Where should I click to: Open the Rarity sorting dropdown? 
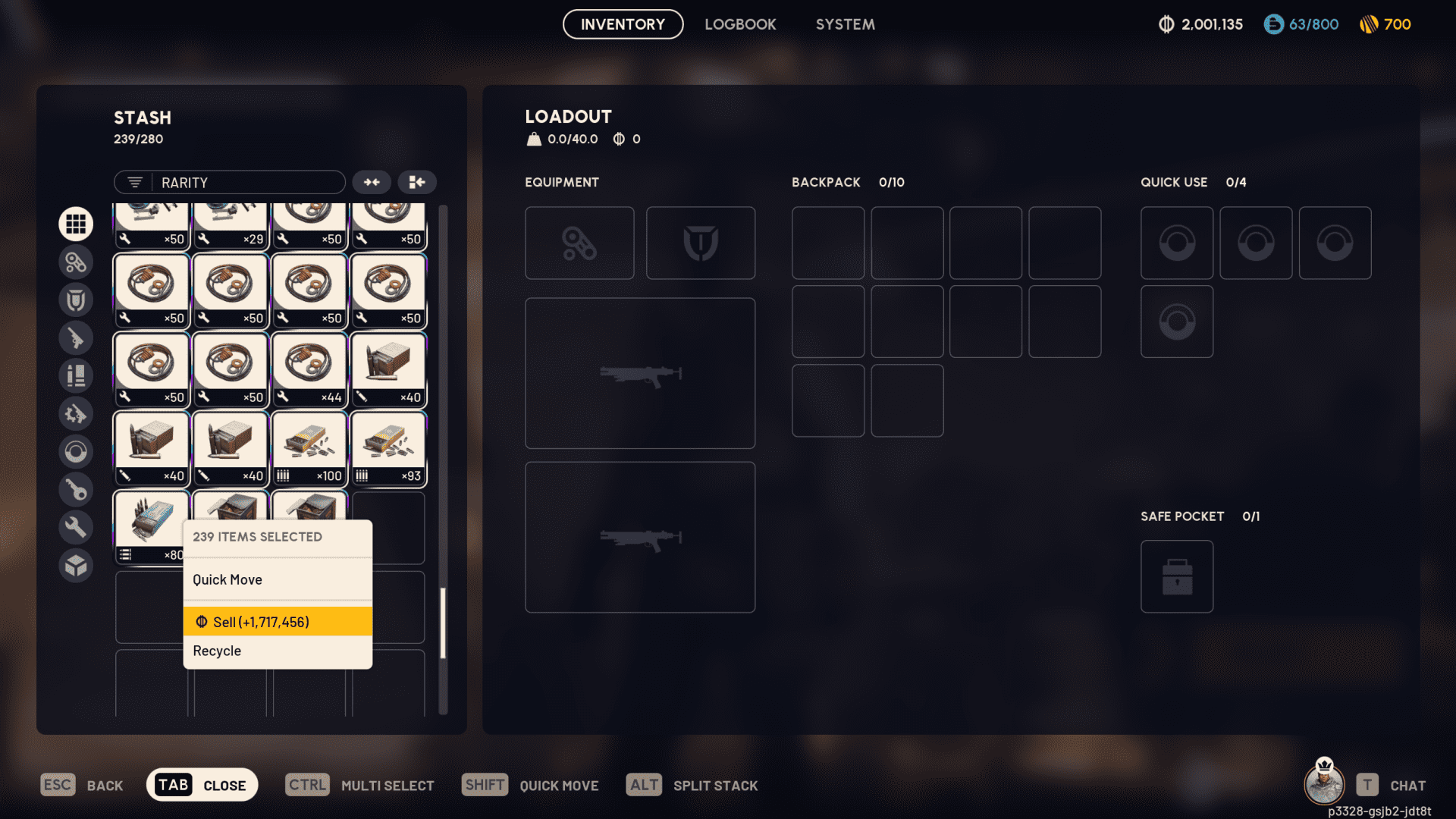[229, 182]
